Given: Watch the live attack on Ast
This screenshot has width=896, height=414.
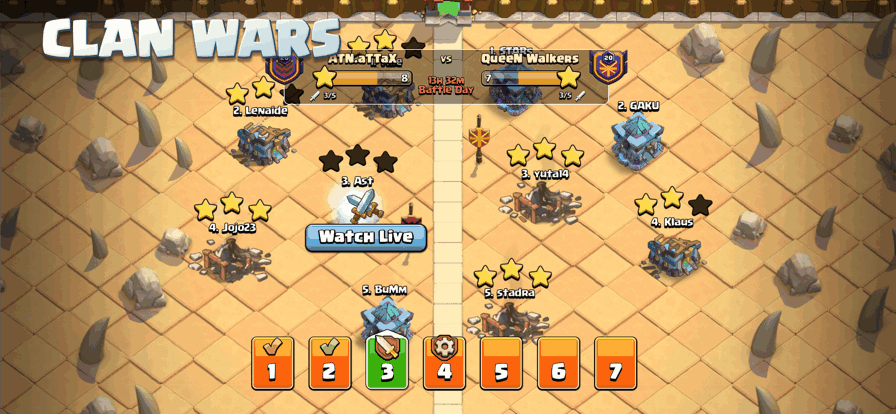Looking at the screenshot, I should (x=365, y=237).
